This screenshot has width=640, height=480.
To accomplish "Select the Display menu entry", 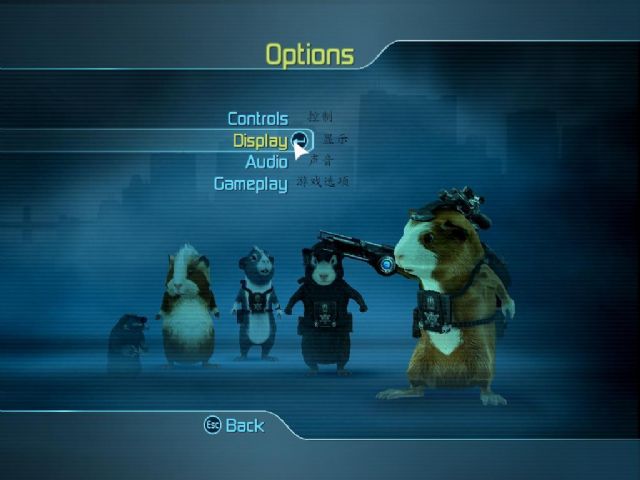I will pos(260,141).
